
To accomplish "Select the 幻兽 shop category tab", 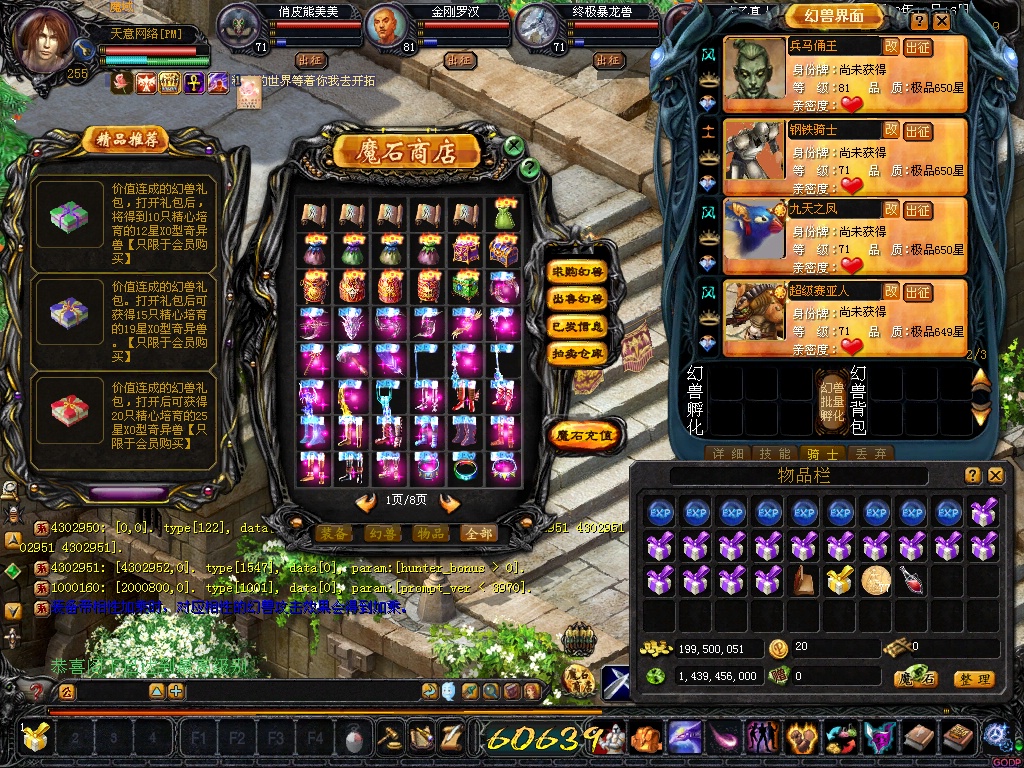I will 381,533.
